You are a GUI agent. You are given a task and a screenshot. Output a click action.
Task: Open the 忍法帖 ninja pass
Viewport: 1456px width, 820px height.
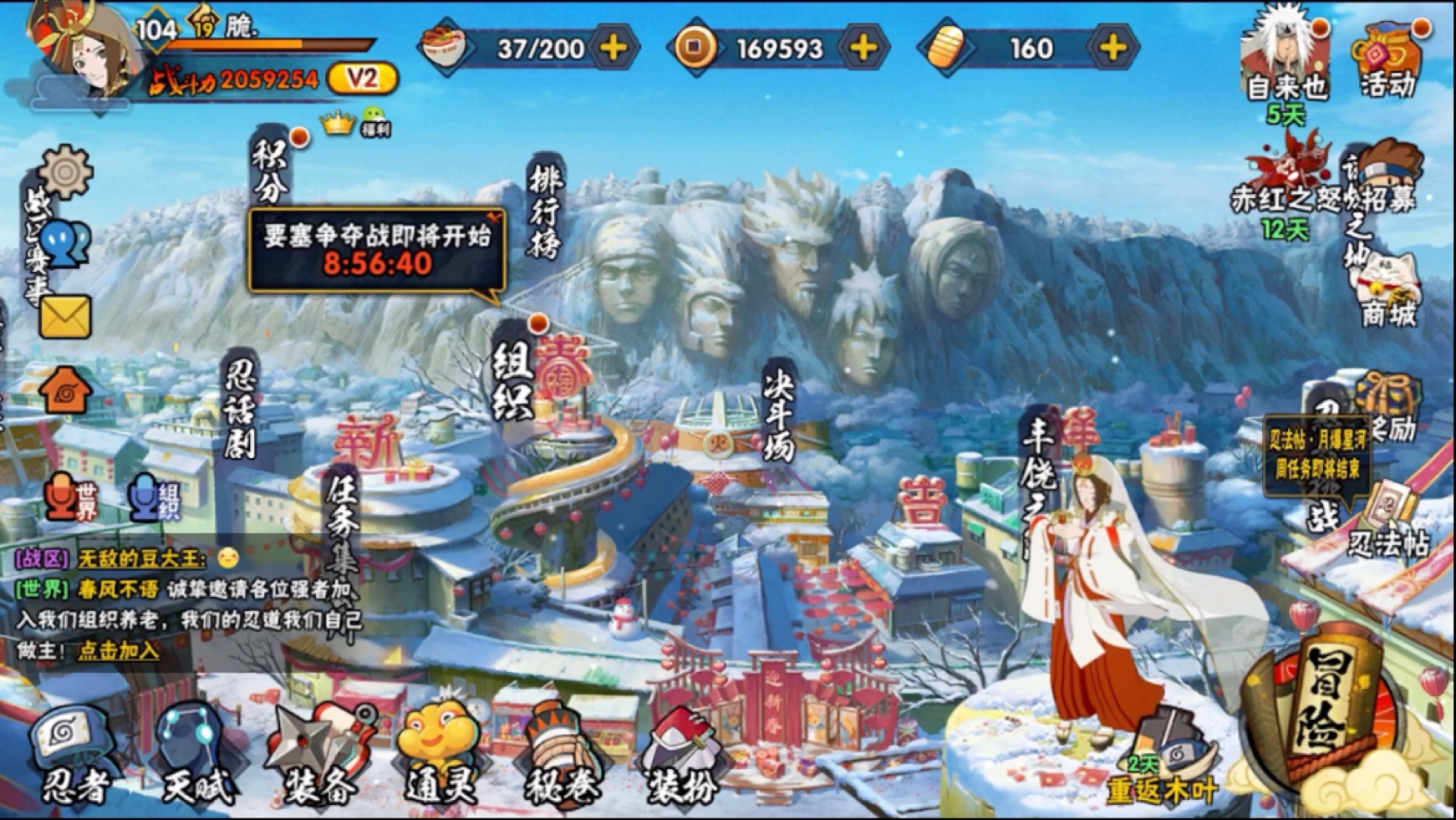(1388, 525)
